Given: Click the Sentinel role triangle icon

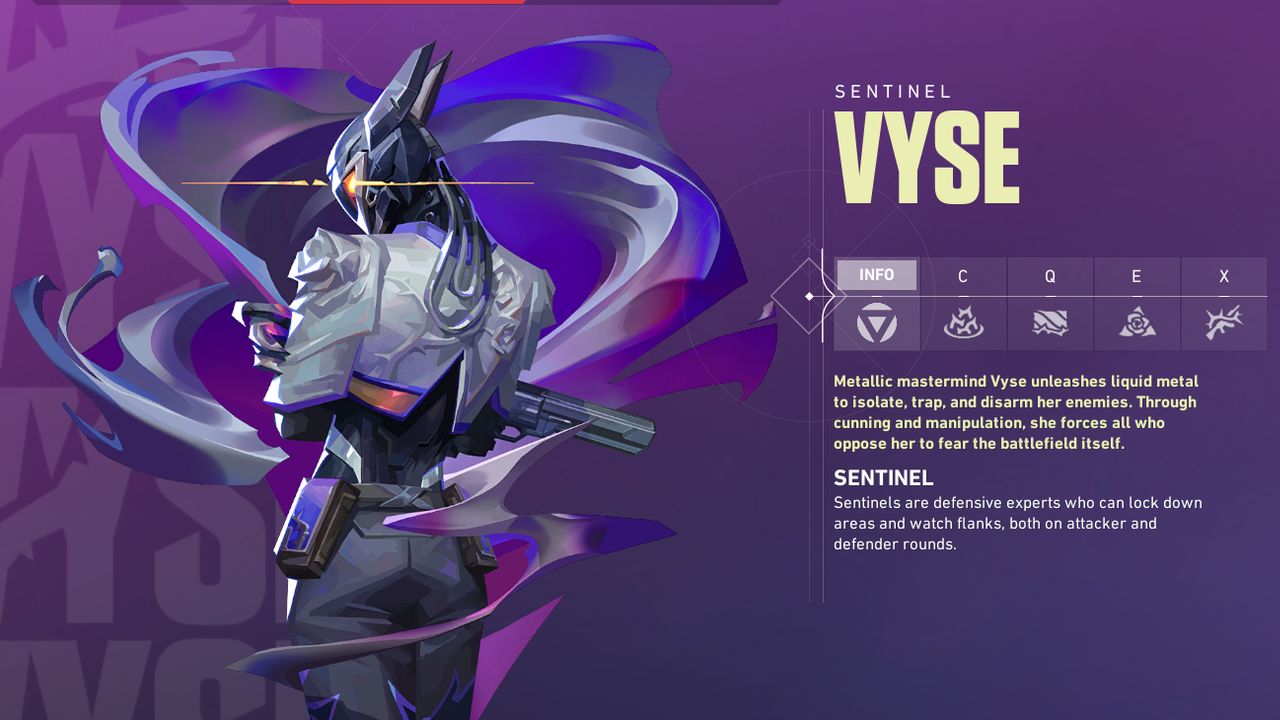Looking at the screenshot, I should pyautogui.click(x=877, y=323).
